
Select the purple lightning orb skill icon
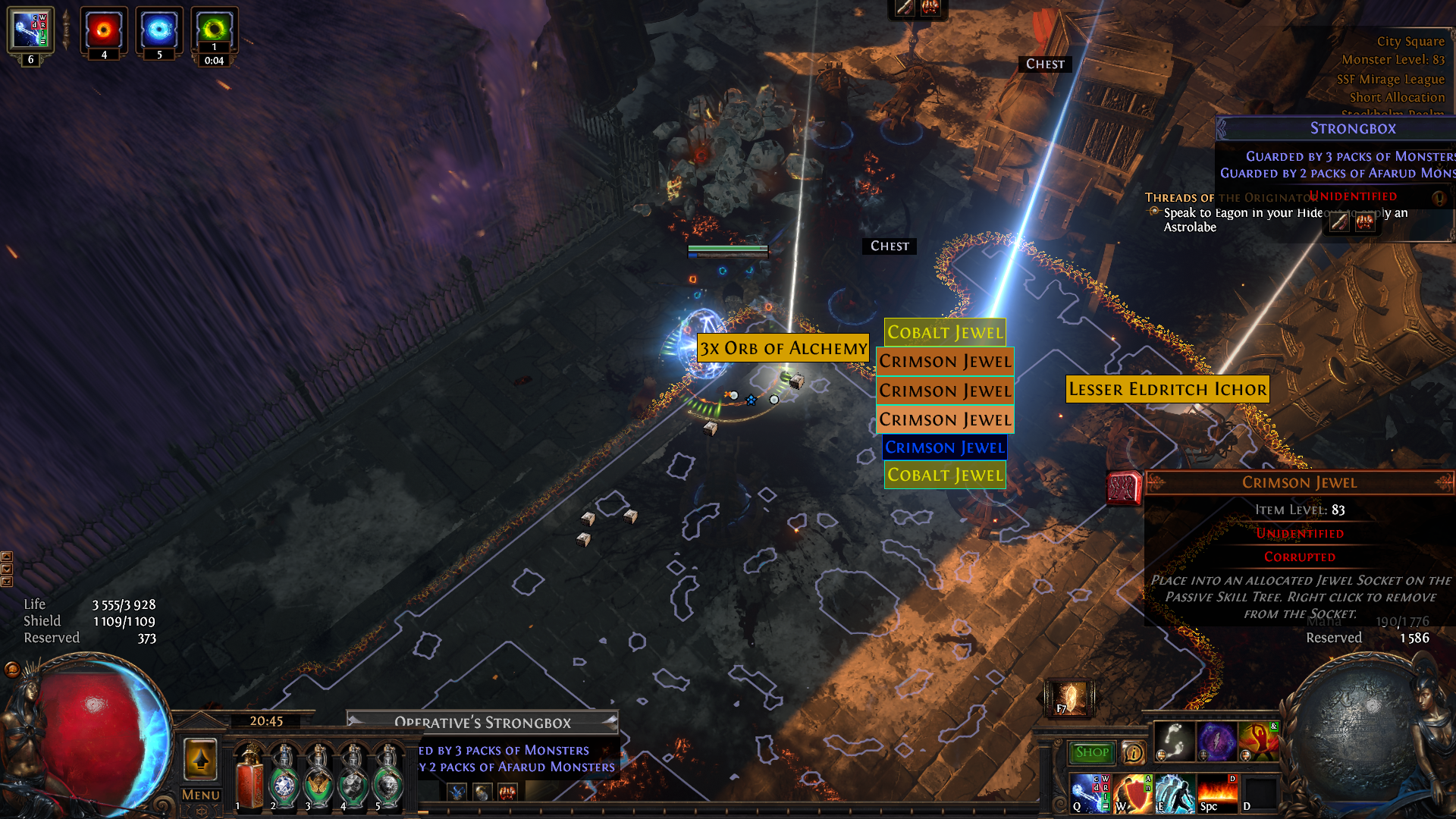1216,740
